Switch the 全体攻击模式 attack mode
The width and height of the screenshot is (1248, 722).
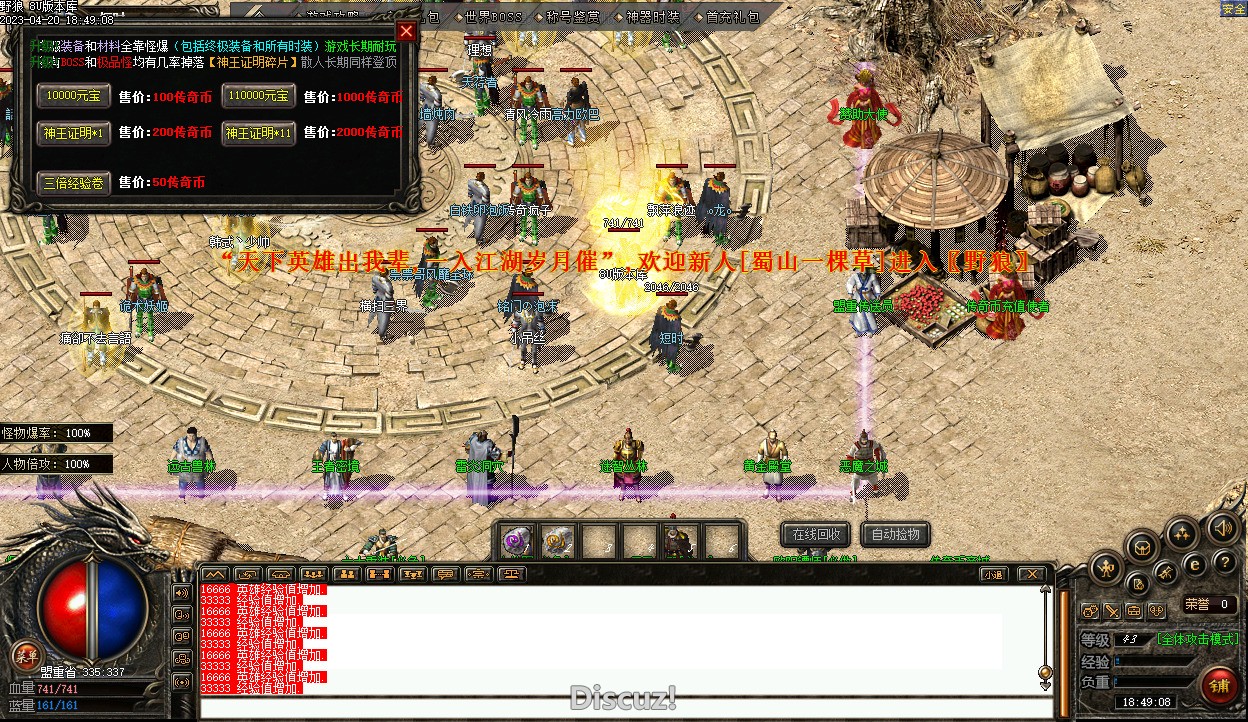(1197, 639)
